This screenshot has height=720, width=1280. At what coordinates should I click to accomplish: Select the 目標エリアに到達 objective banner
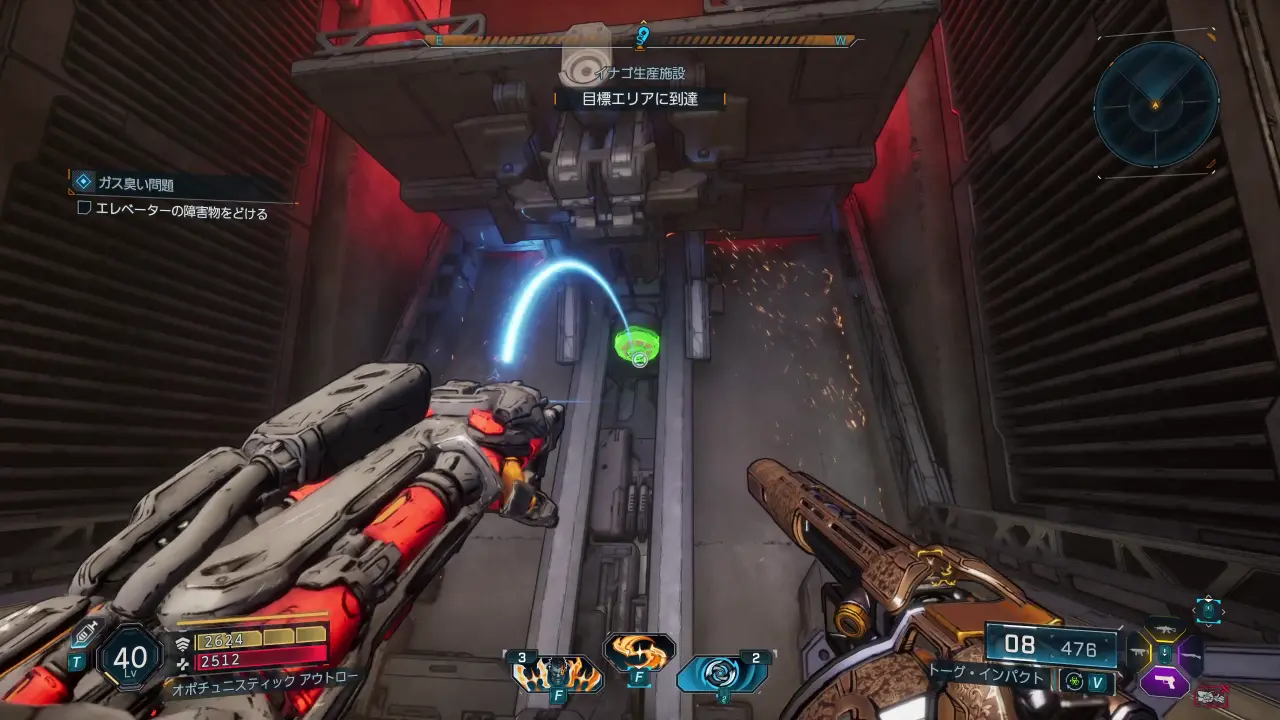point(640,99)
